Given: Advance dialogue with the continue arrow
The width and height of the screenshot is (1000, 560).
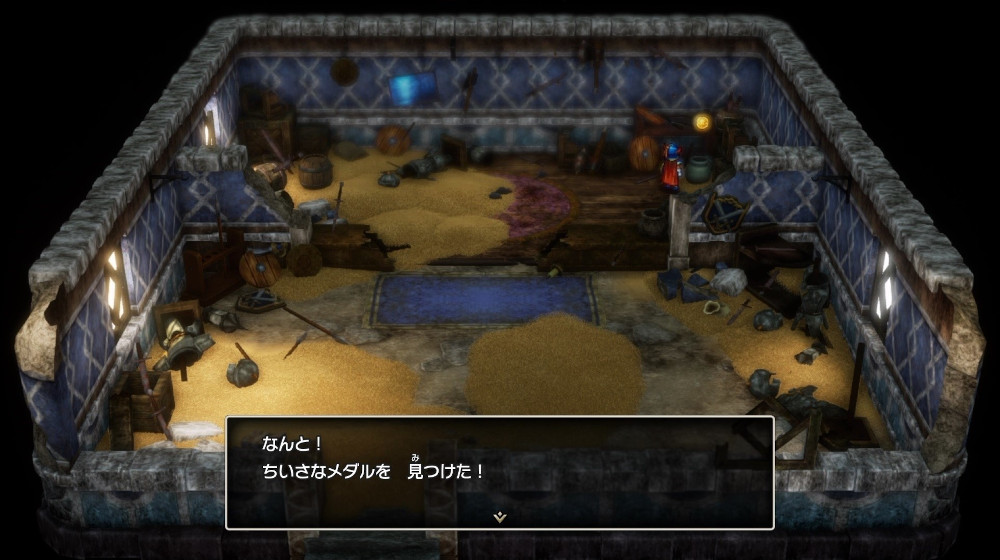Looking at the screenshot, I should (x=500, y=517).
